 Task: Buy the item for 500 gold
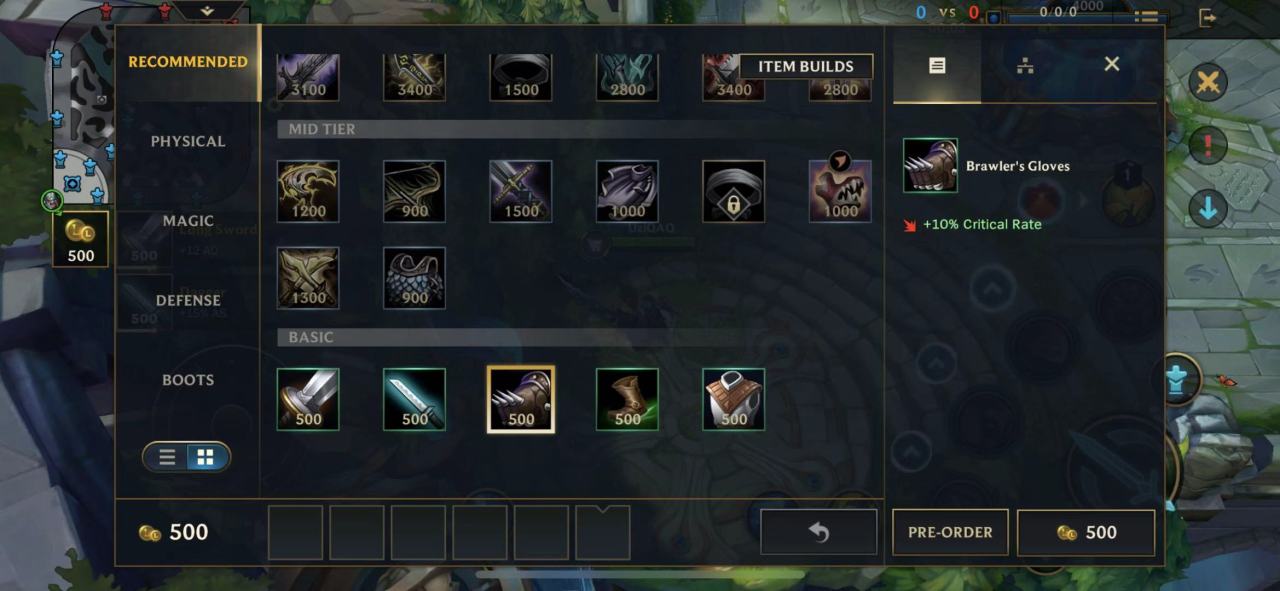(1086, 532)
